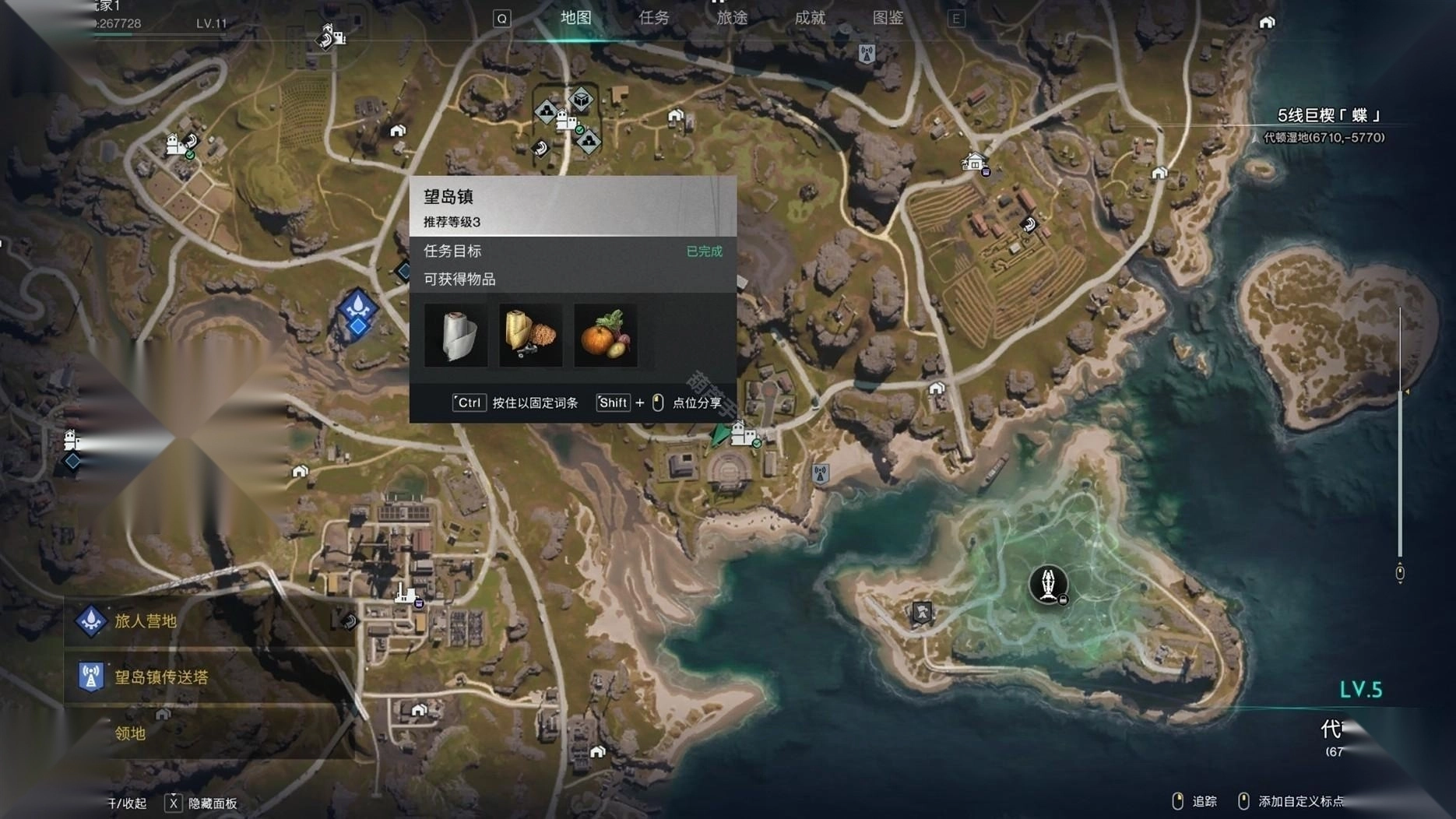Click the 隐藏面板 hide panel option
Viewport: 1456px width, 819px height.
[212, 803]
